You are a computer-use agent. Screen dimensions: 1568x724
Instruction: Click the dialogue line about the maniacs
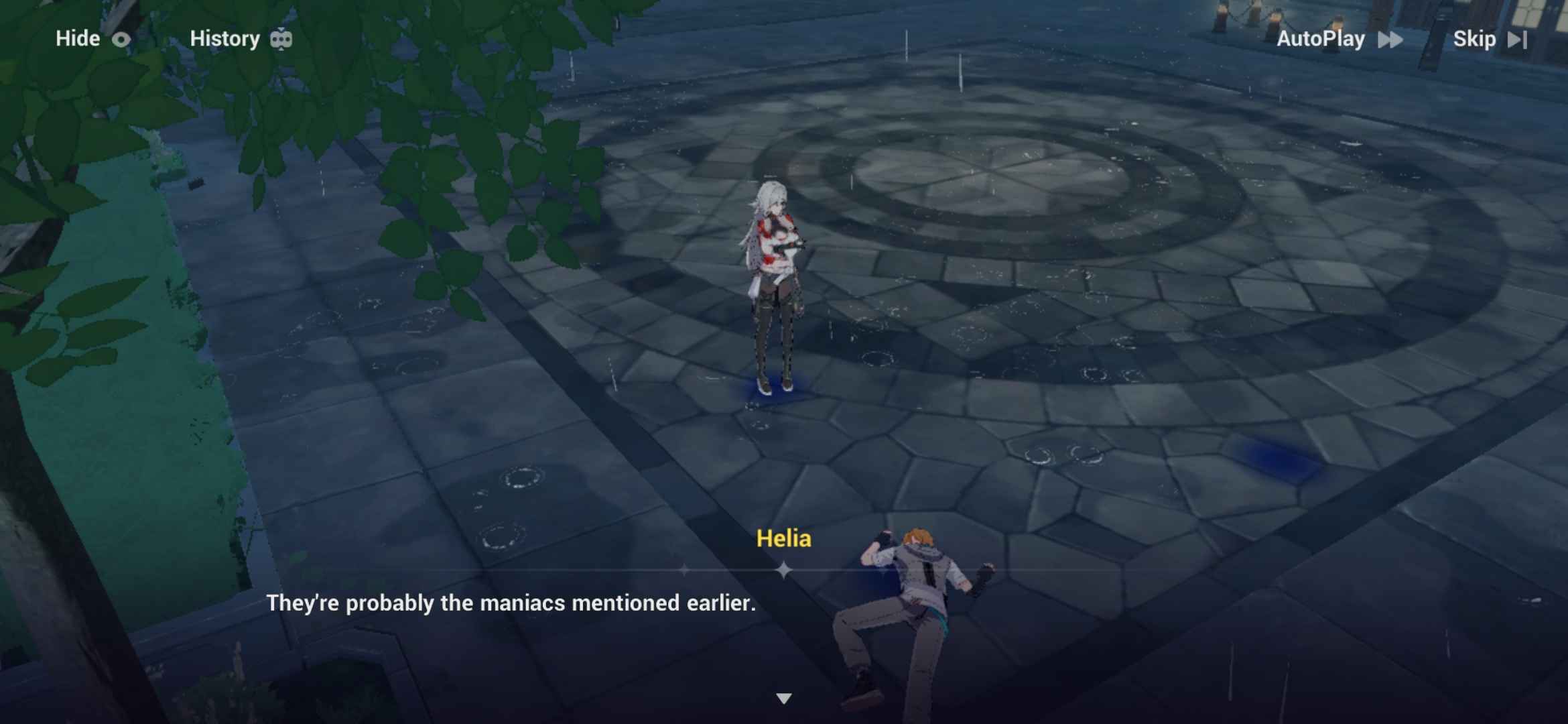(511, 603)
